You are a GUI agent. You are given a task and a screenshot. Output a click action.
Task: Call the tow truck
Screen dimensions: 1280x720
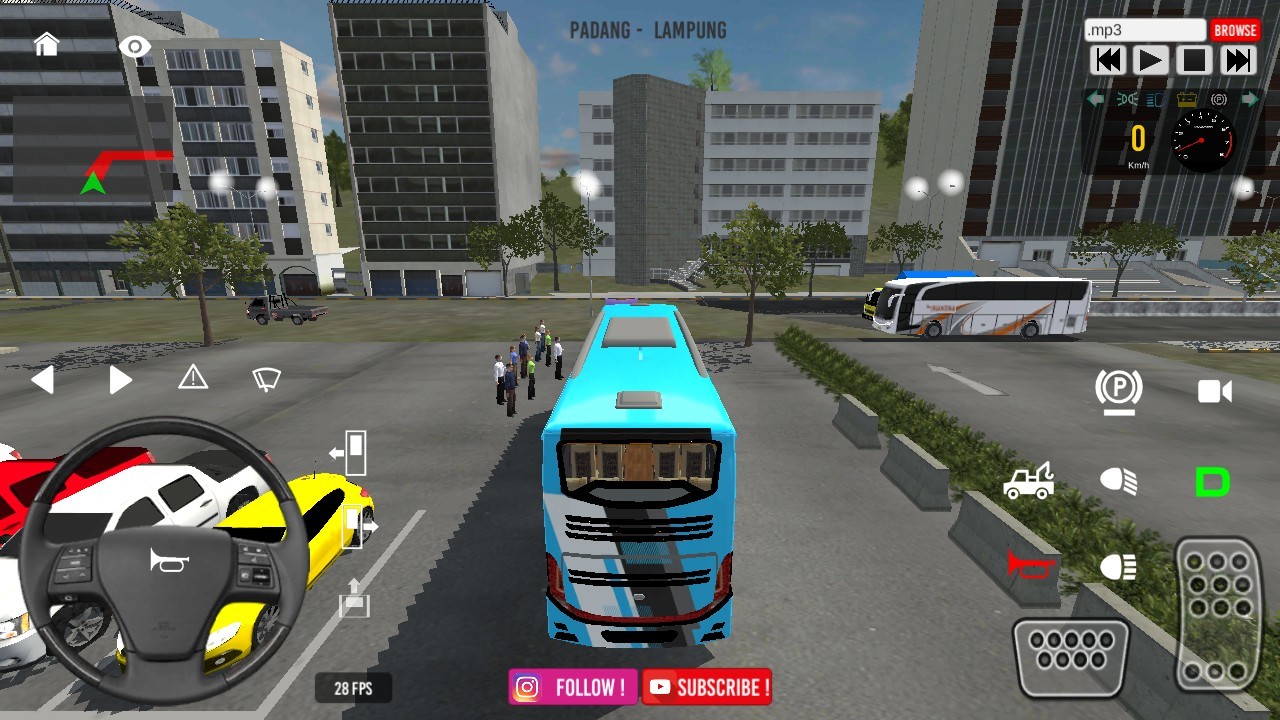click(1028, 481)
